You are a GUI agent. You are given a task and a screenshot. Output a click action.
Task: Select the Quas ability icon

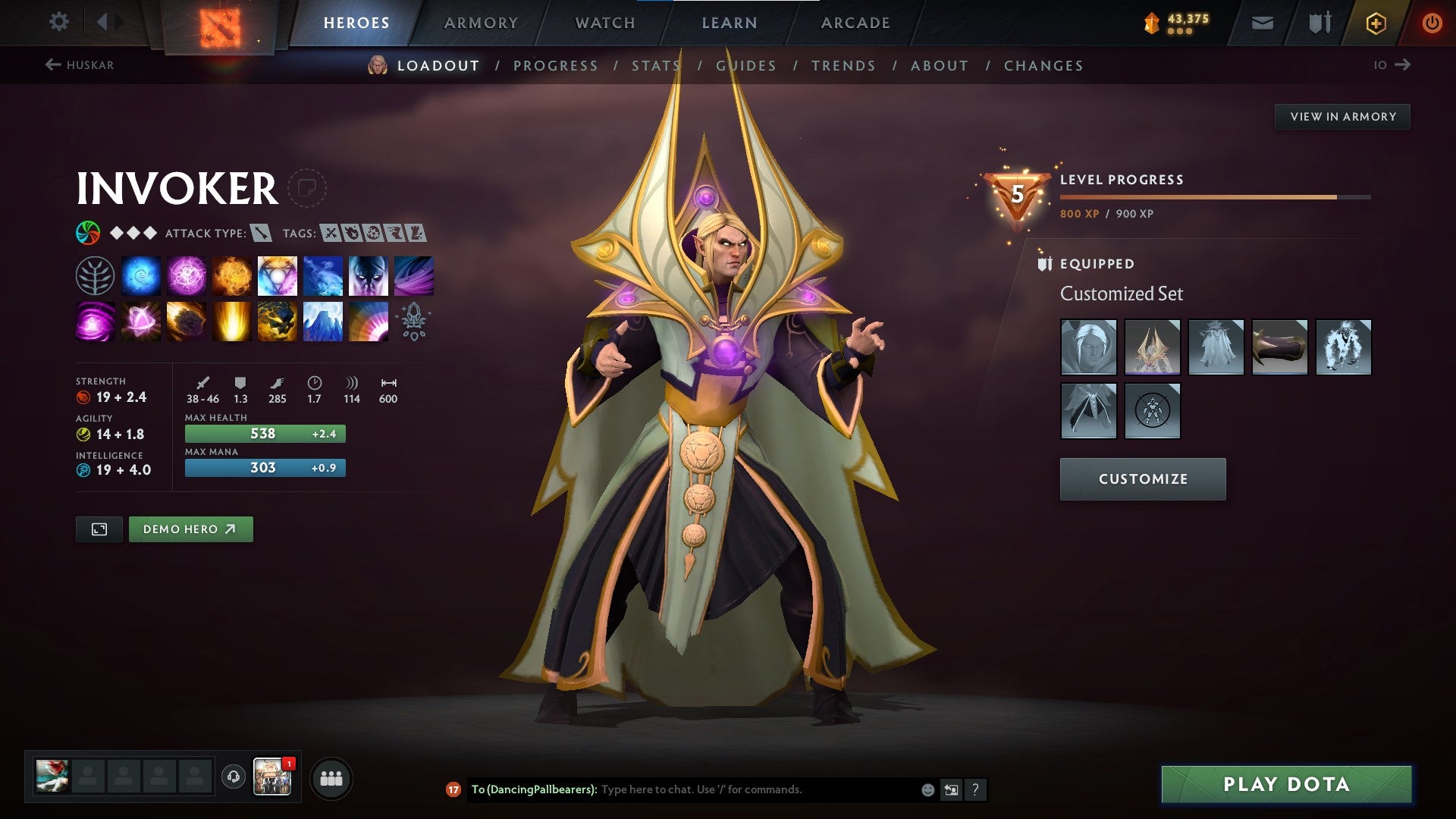coord(141,275)
